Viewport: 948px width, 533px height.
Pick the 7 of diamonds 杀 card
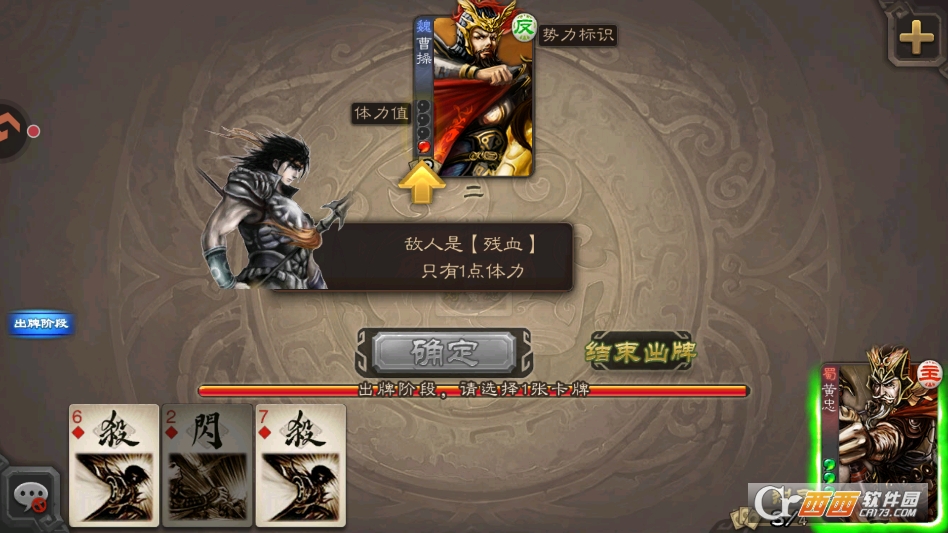pos(300,464)
